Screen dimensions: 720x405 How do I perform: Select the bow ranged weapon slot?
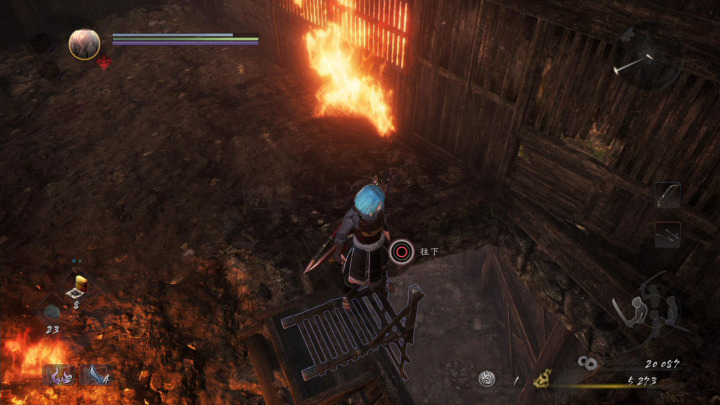click(x=668, y=194)
